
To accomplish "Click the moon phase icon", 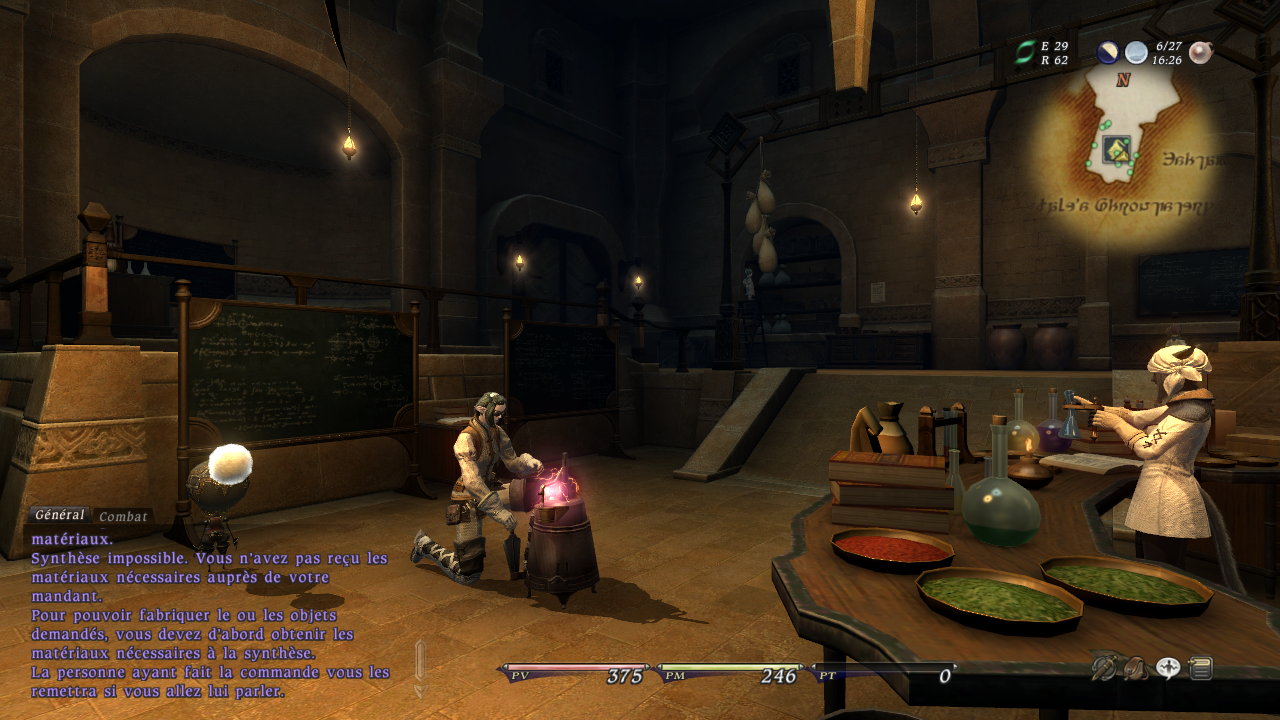I will (x=1108, y=53).
